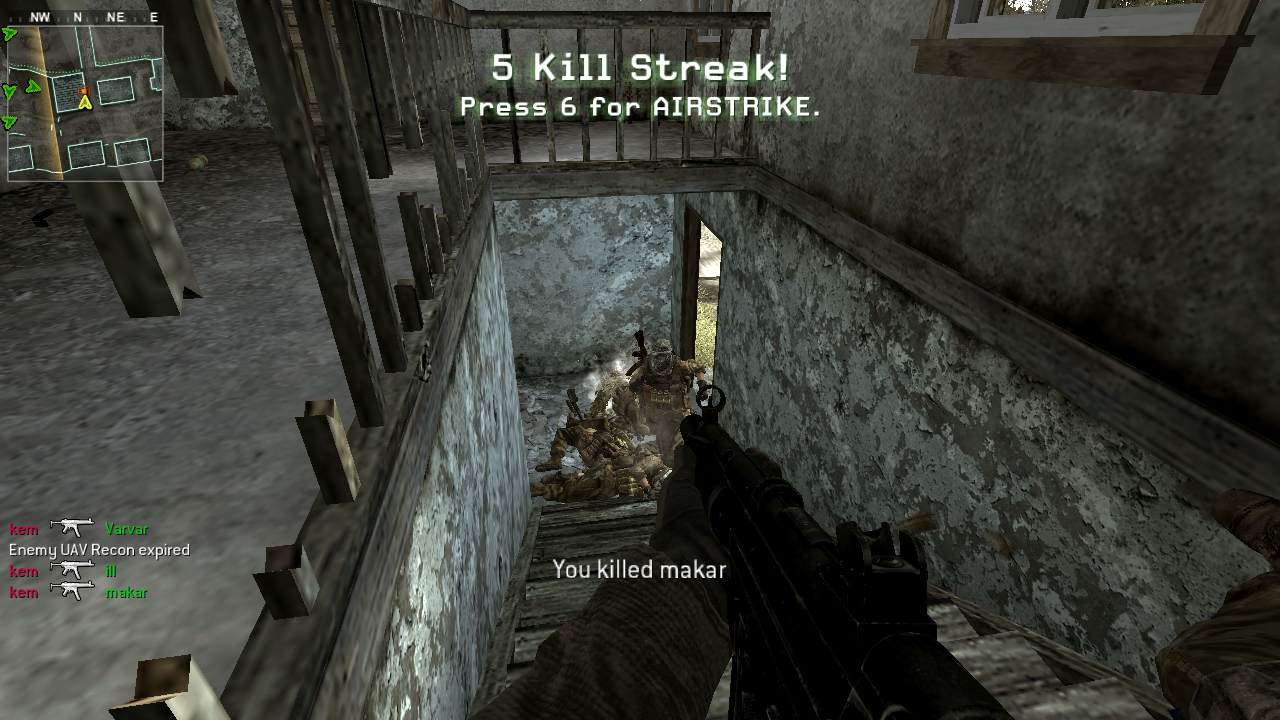Click the topmost green arrow left of the minimap

pos(9,33)
